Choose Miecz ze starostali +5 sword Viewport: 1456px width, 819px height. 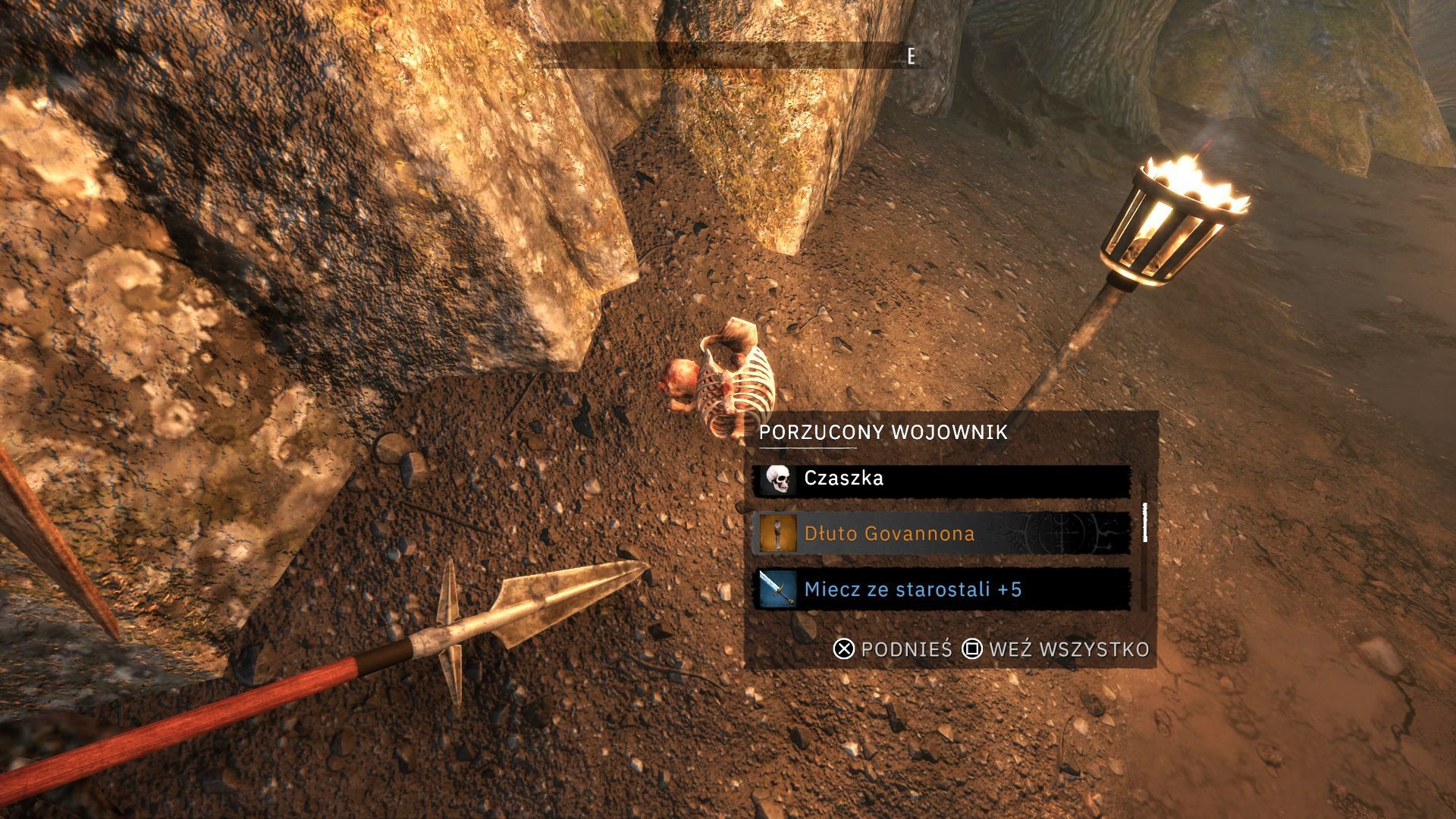(x=940, y=589)
